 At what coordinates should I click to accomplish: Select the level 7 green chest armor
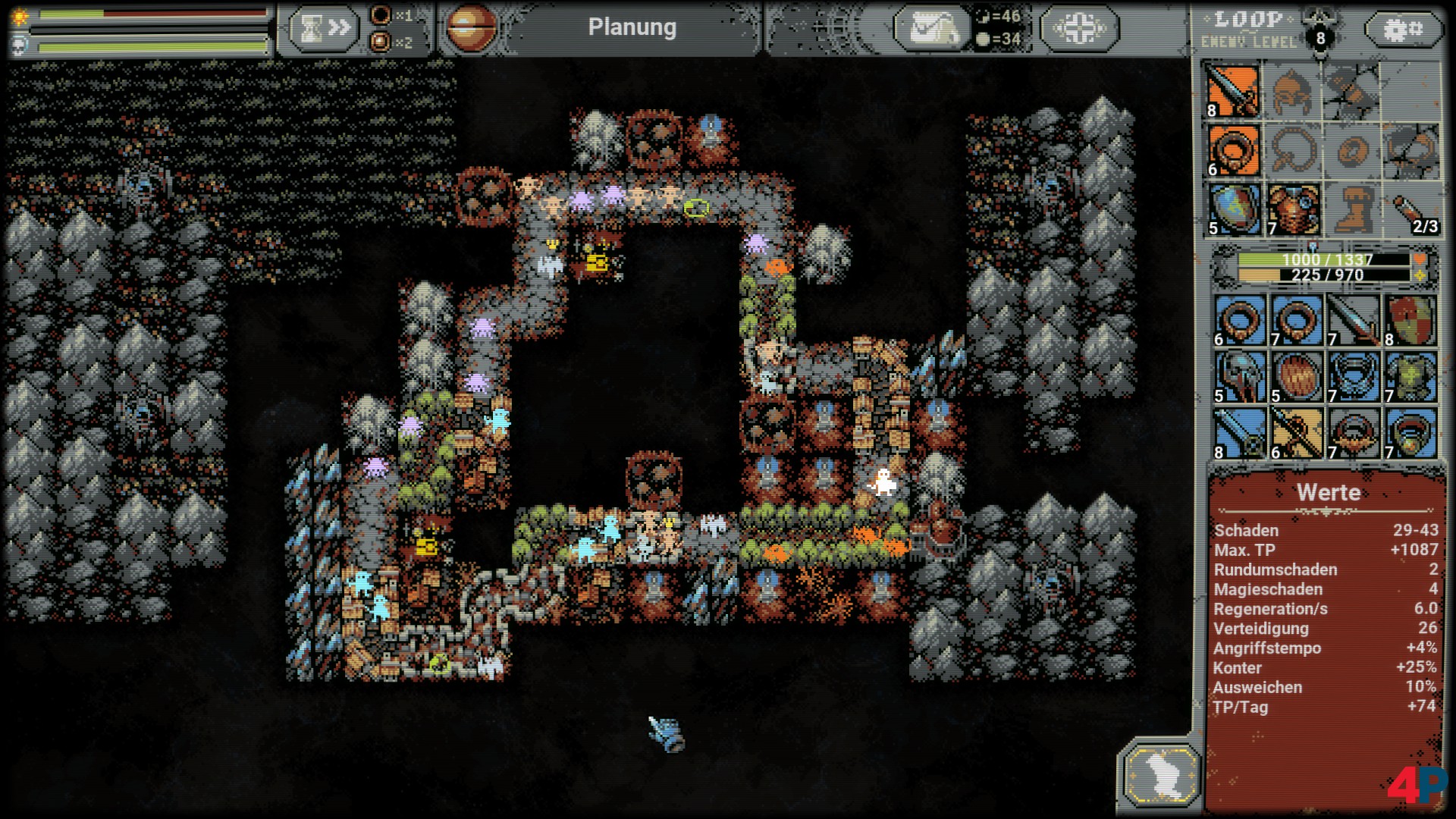[x=1410, y=377]
